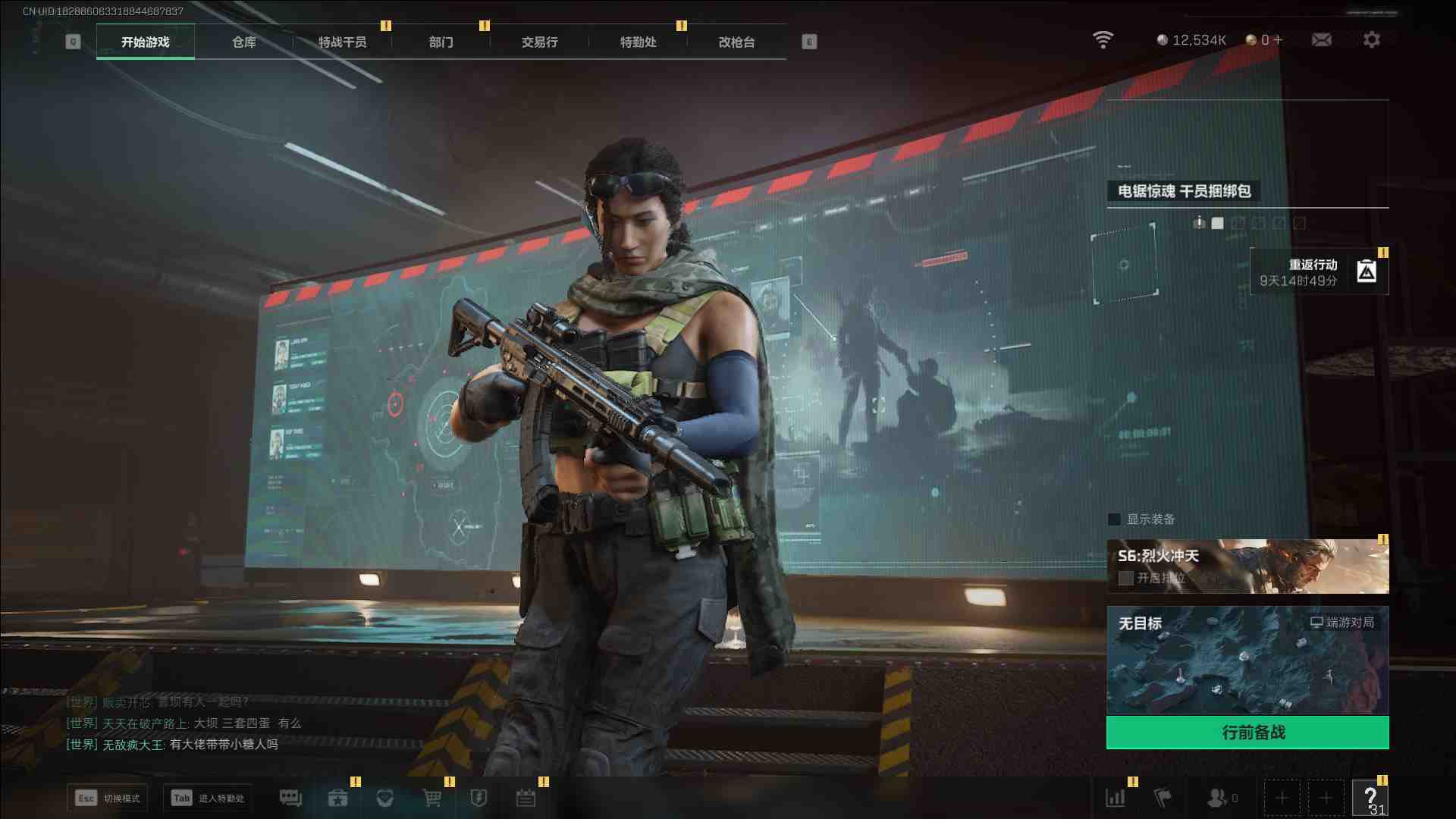Open the mail envelope icon
Viewport: 1456px width, 819px height.
click(1322, 39)
